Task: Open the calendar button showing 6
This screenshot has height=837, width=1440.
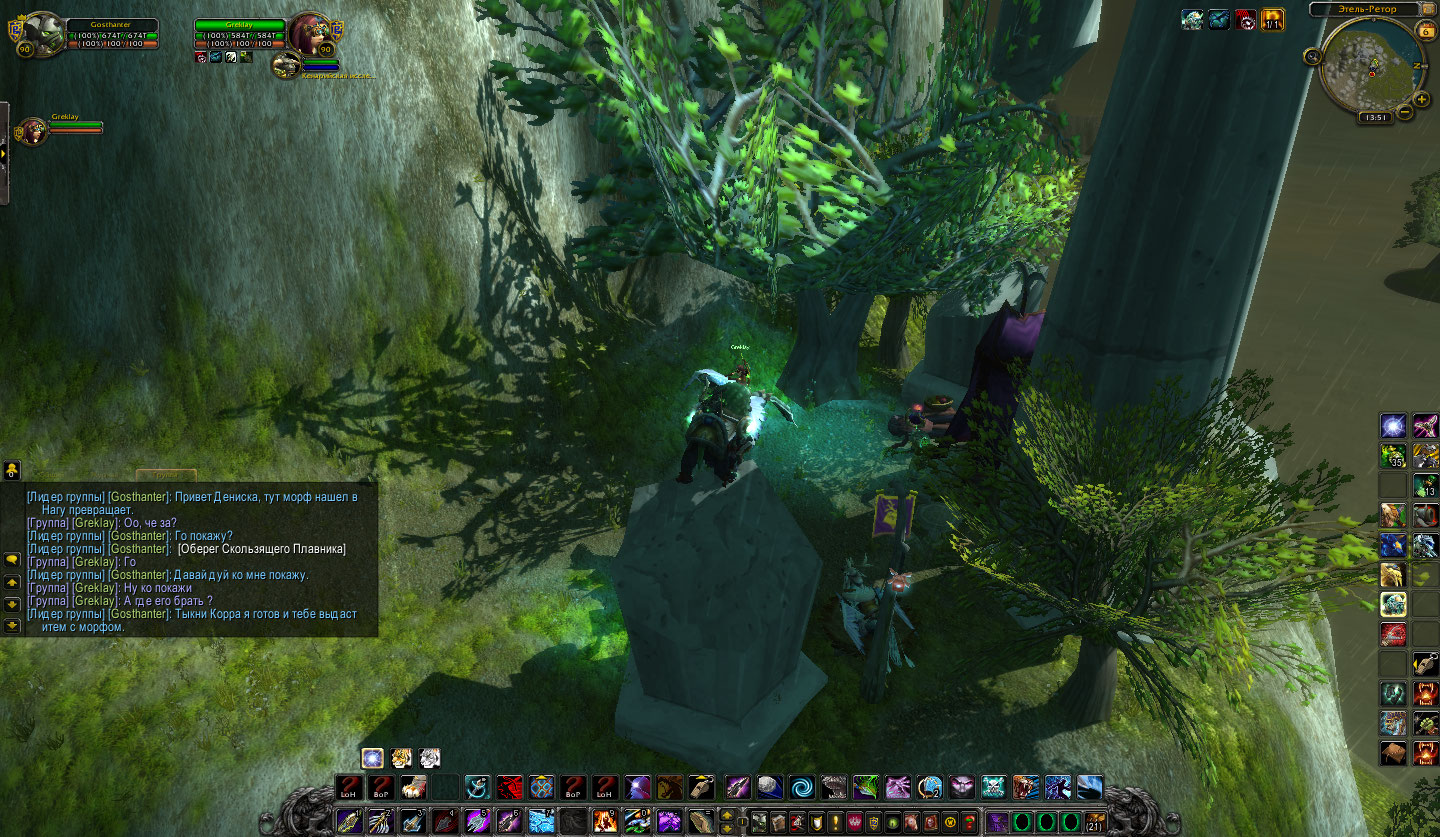Action: tap(1426, 30)
